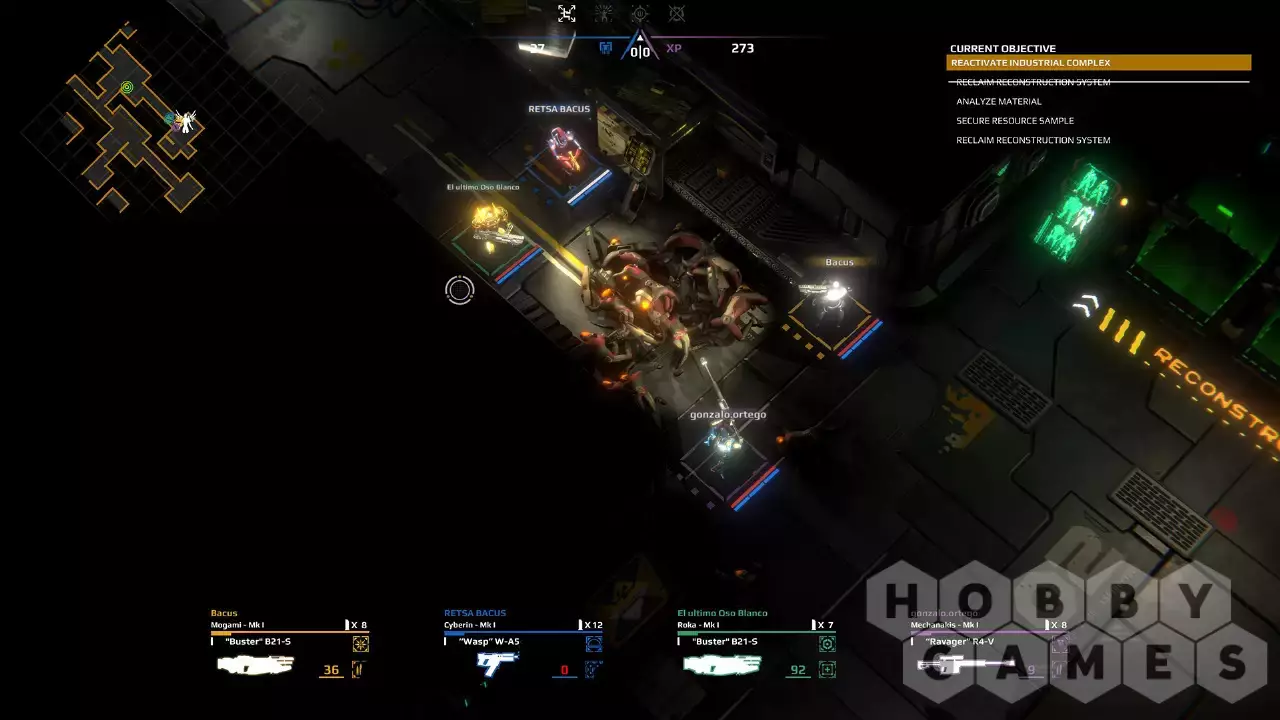Activate El ultimo Oso Blanco's target ability icon
Image resolution: width=1280 pixels, height=720 pixels.
(827, 644)
